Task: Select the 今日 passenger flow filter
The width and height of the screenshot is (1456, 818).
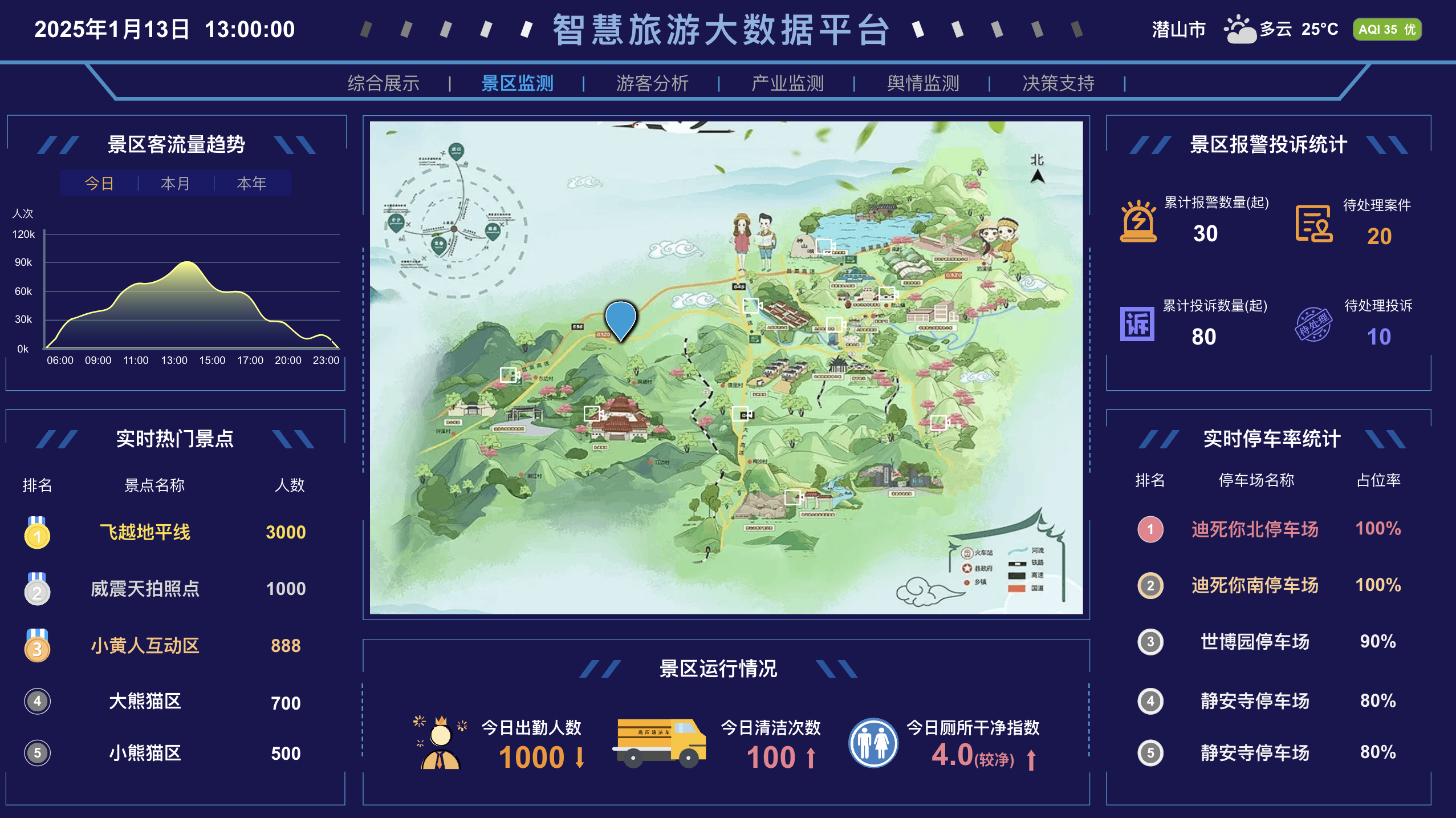Action: (98, 183)
